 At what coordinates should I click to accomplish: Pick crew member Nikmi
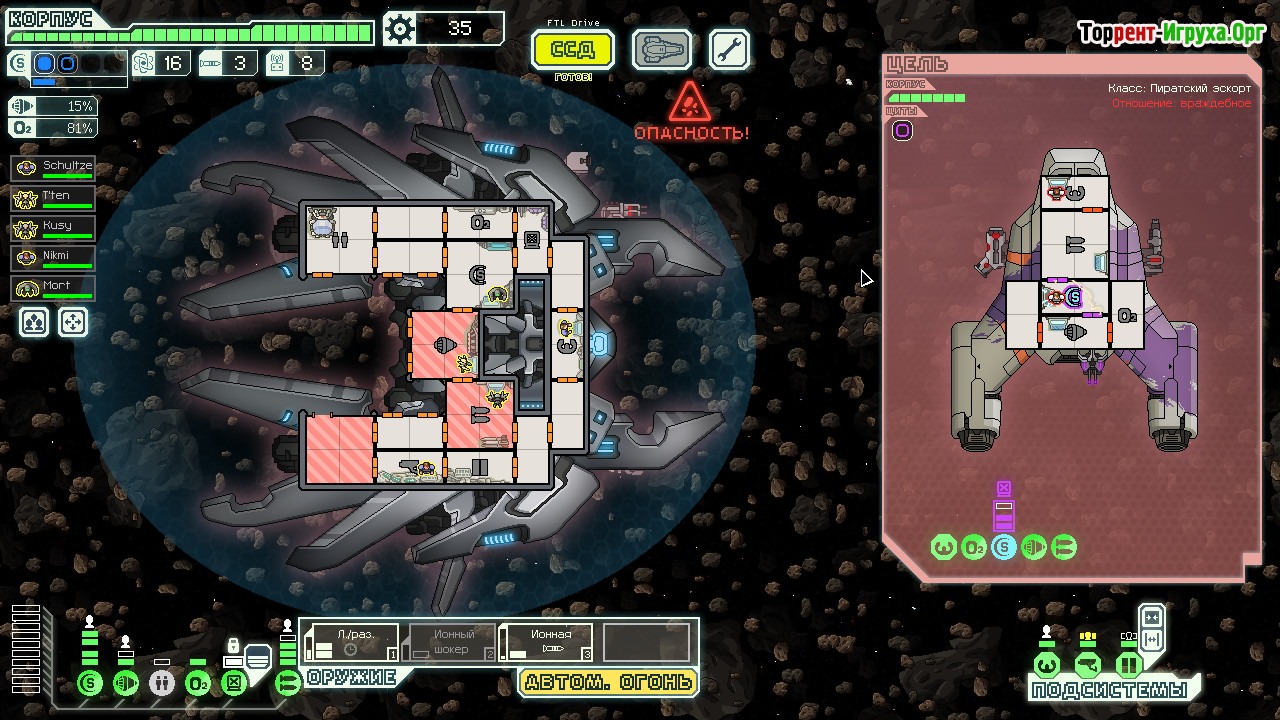click(x=54, y=258)
